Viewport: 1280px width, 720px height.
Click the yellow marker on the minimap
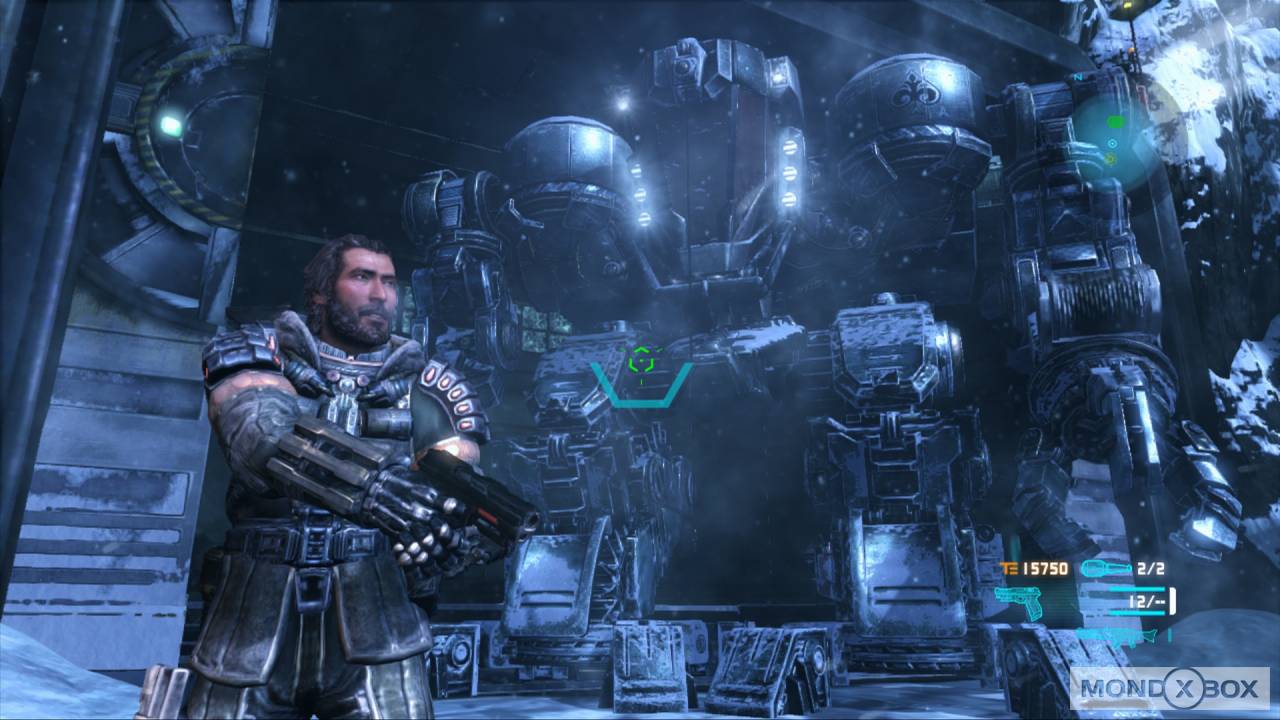tap(1110, 158)
